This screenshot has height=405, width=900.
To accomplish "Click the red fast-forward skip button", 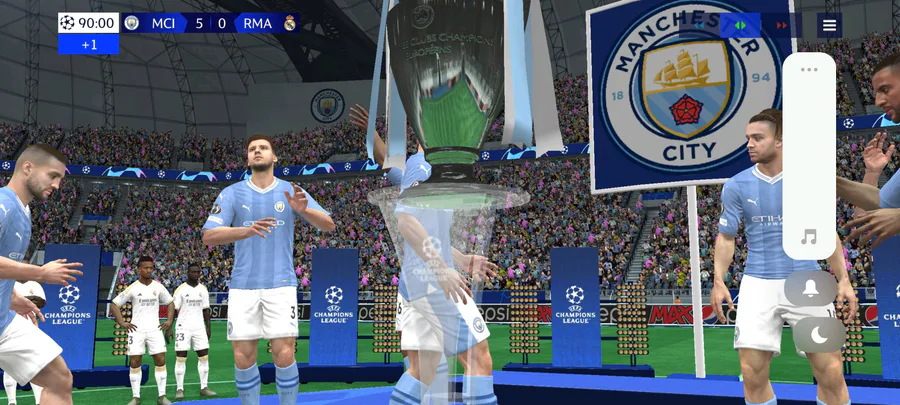I will (x=782, y=25).
